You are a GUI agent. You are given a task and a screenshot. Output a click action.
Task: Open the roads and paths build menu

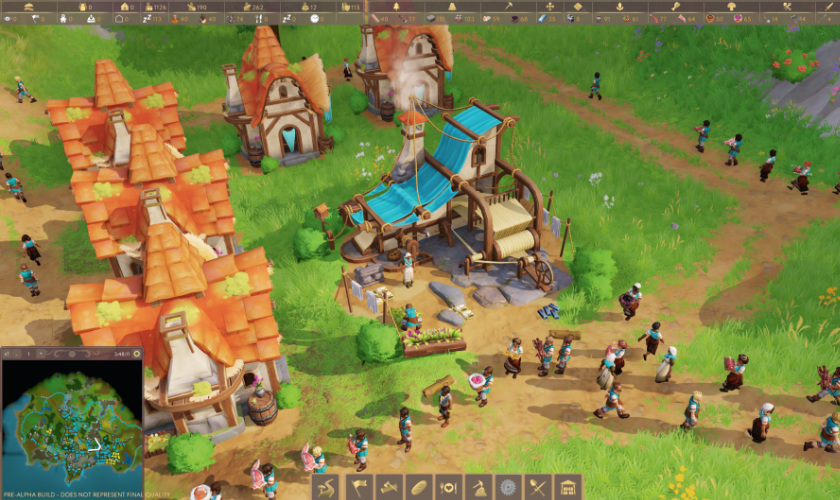[326, 487]
